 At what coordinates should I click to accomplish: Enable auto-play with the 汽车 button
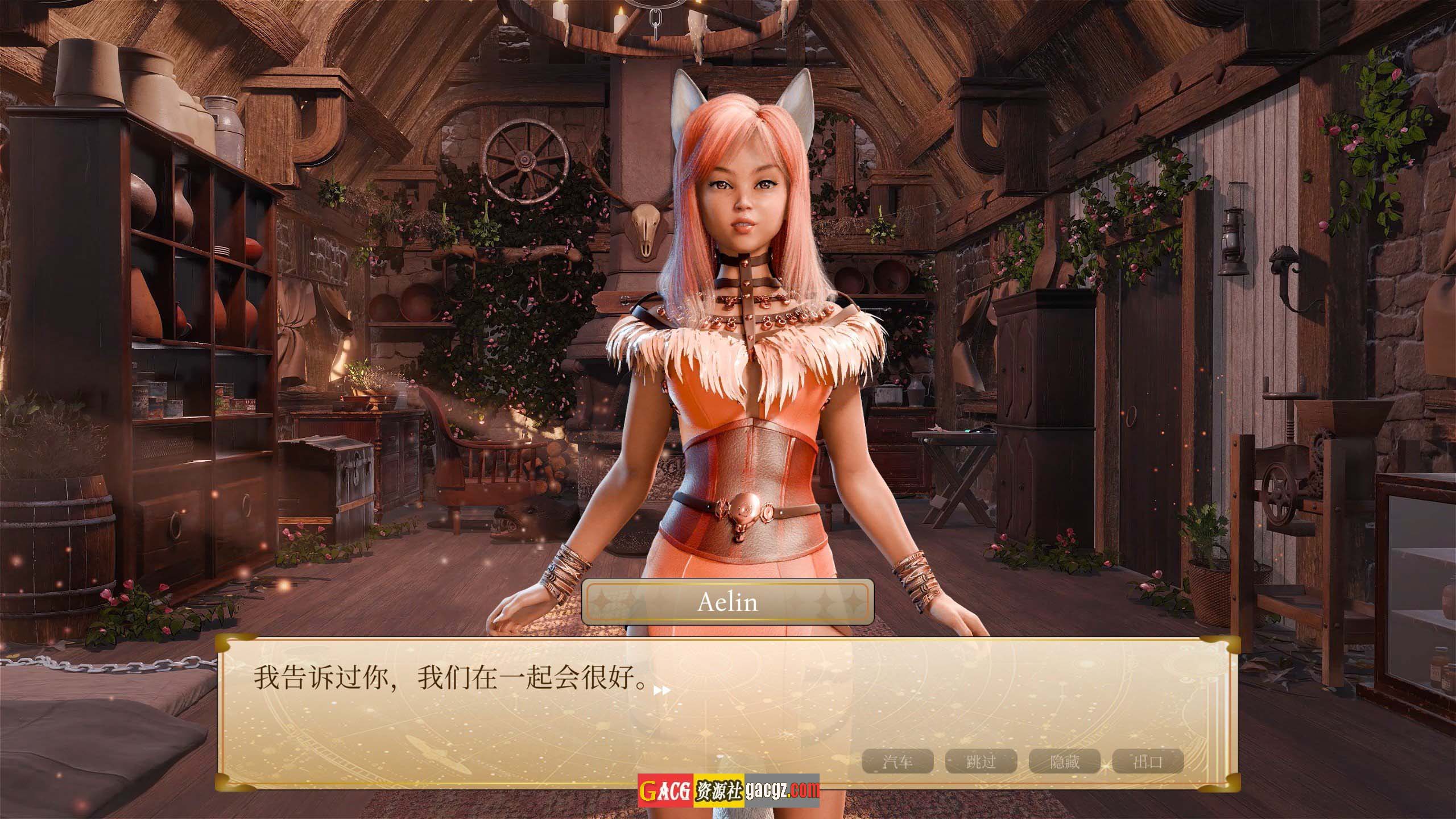(897, 762)
